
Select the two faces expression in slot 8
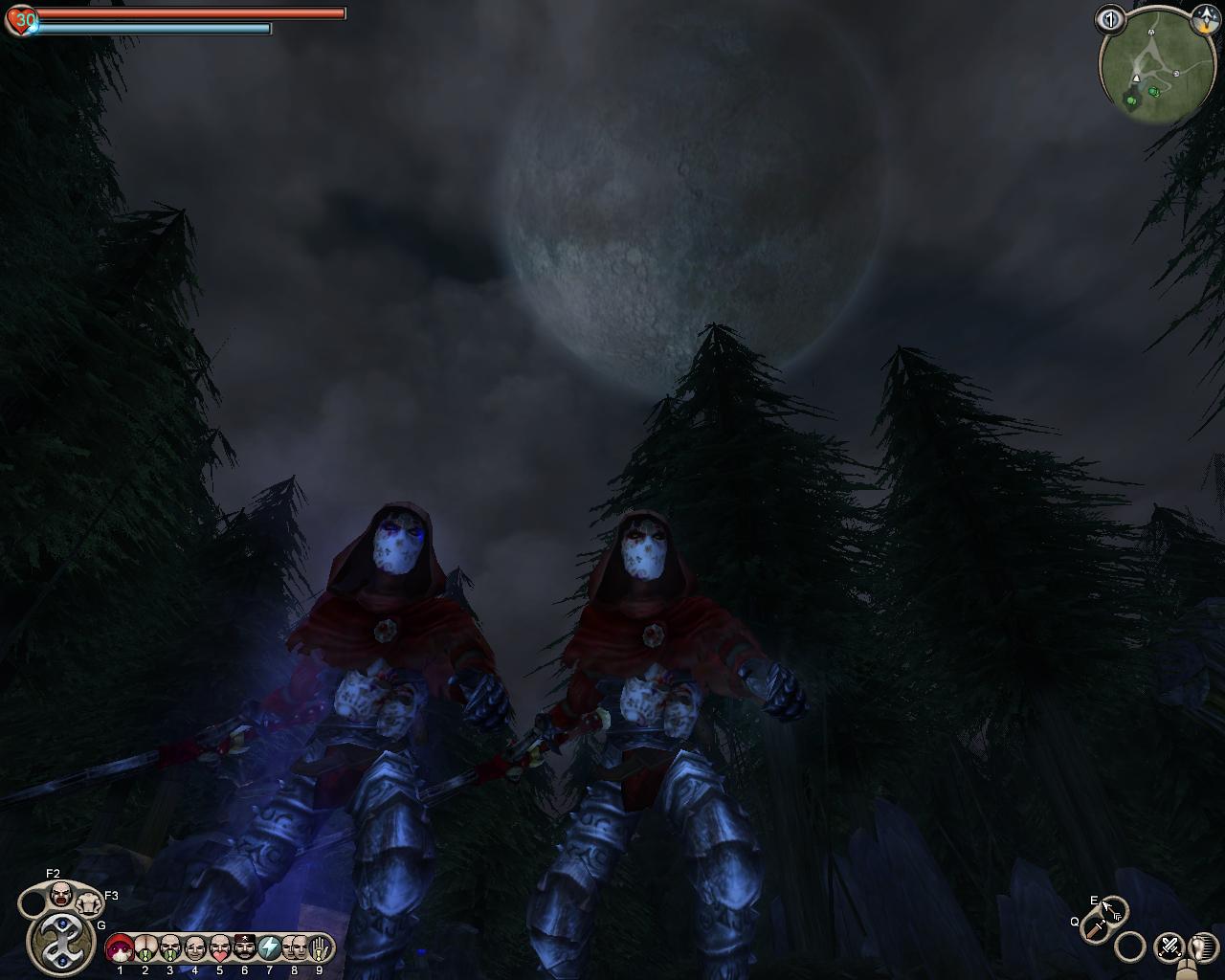click(x=294, y=948)
